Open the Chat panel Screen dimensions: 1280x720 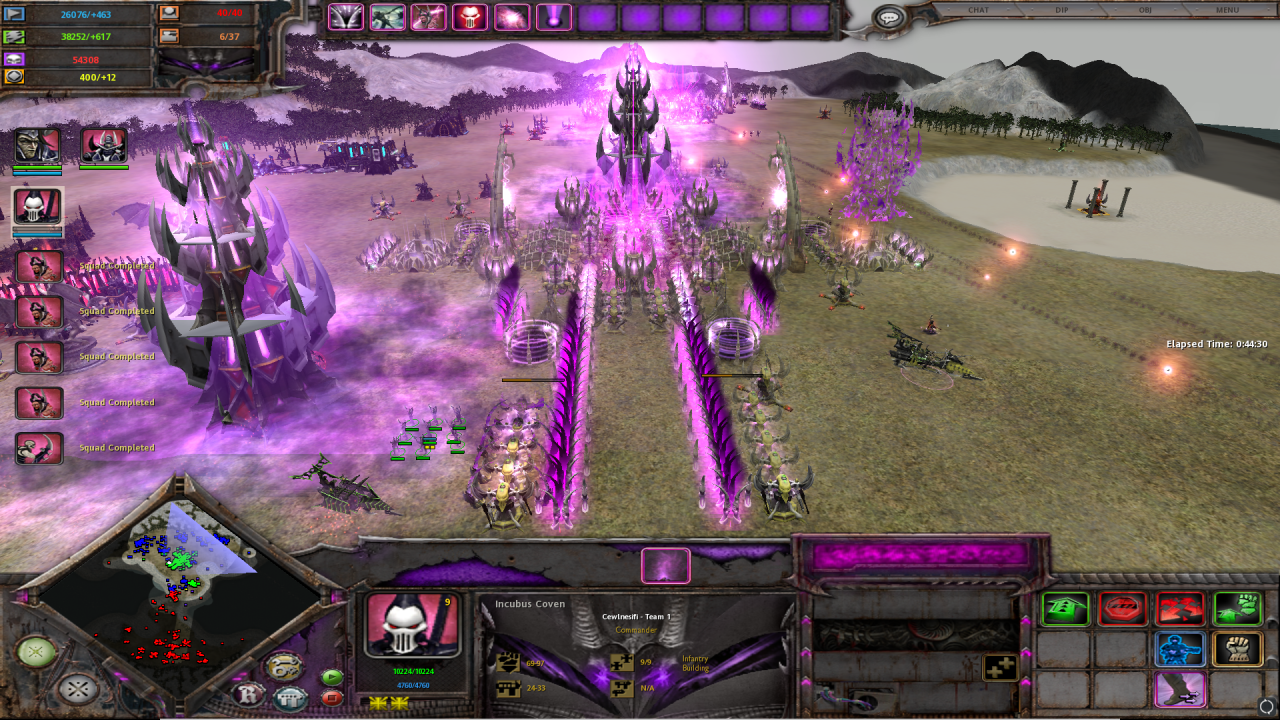click(978, 10)
